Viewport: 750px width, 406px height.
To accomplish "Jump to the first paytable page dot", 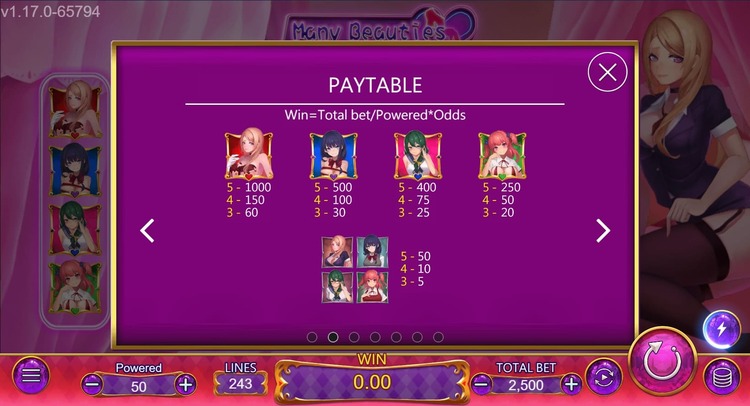I will (x=312, y=338).
